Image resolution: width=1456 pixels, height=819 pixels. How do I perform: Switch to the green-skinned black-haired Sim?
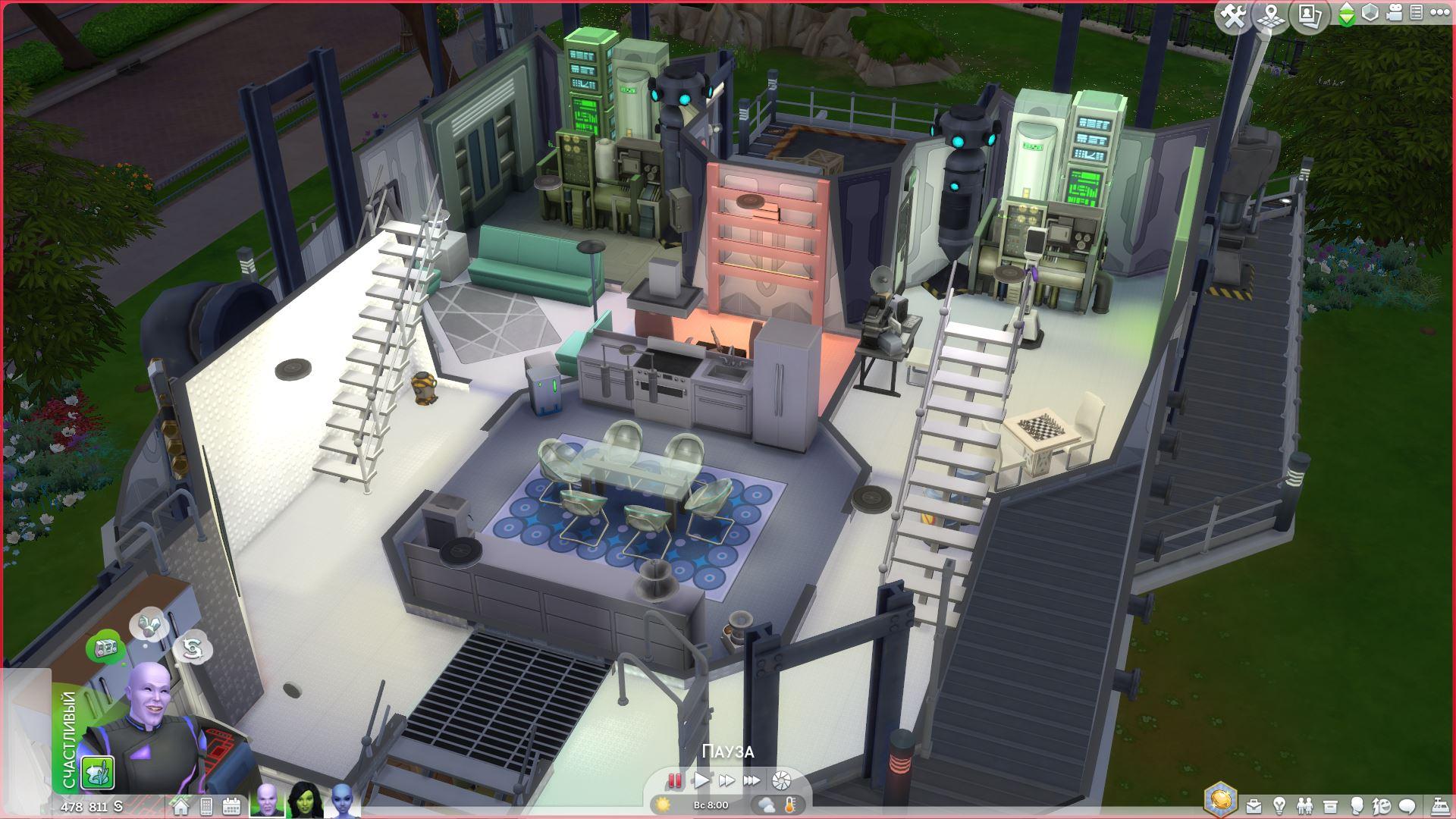pos(306,801)
